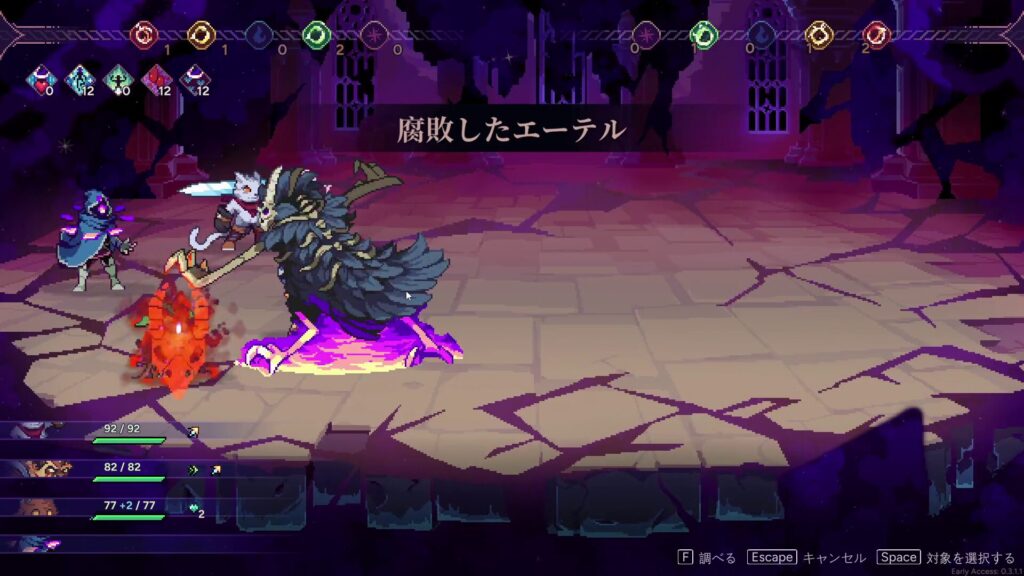Click the ally pool's green aether orb
Image resolution: width=1024 pixels, height=576 pixels.
[x=316, y=35]
